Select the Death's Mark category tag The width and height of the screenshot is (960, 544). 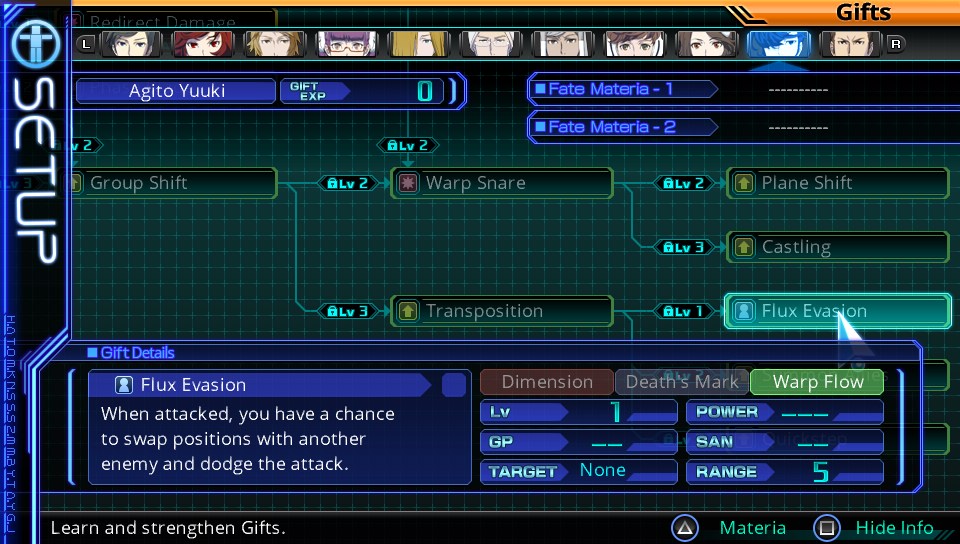(682, 382)
